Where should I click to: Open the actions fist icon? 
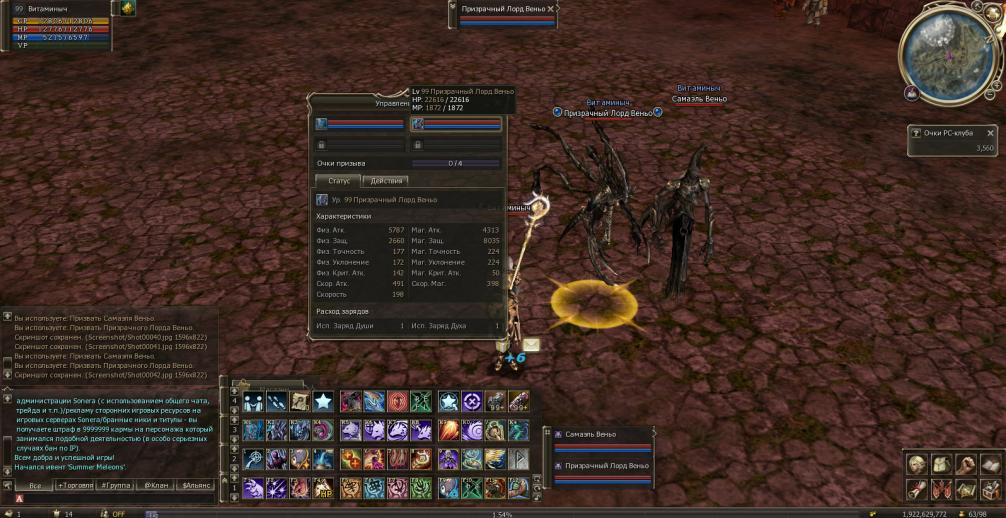coord(965,464)
